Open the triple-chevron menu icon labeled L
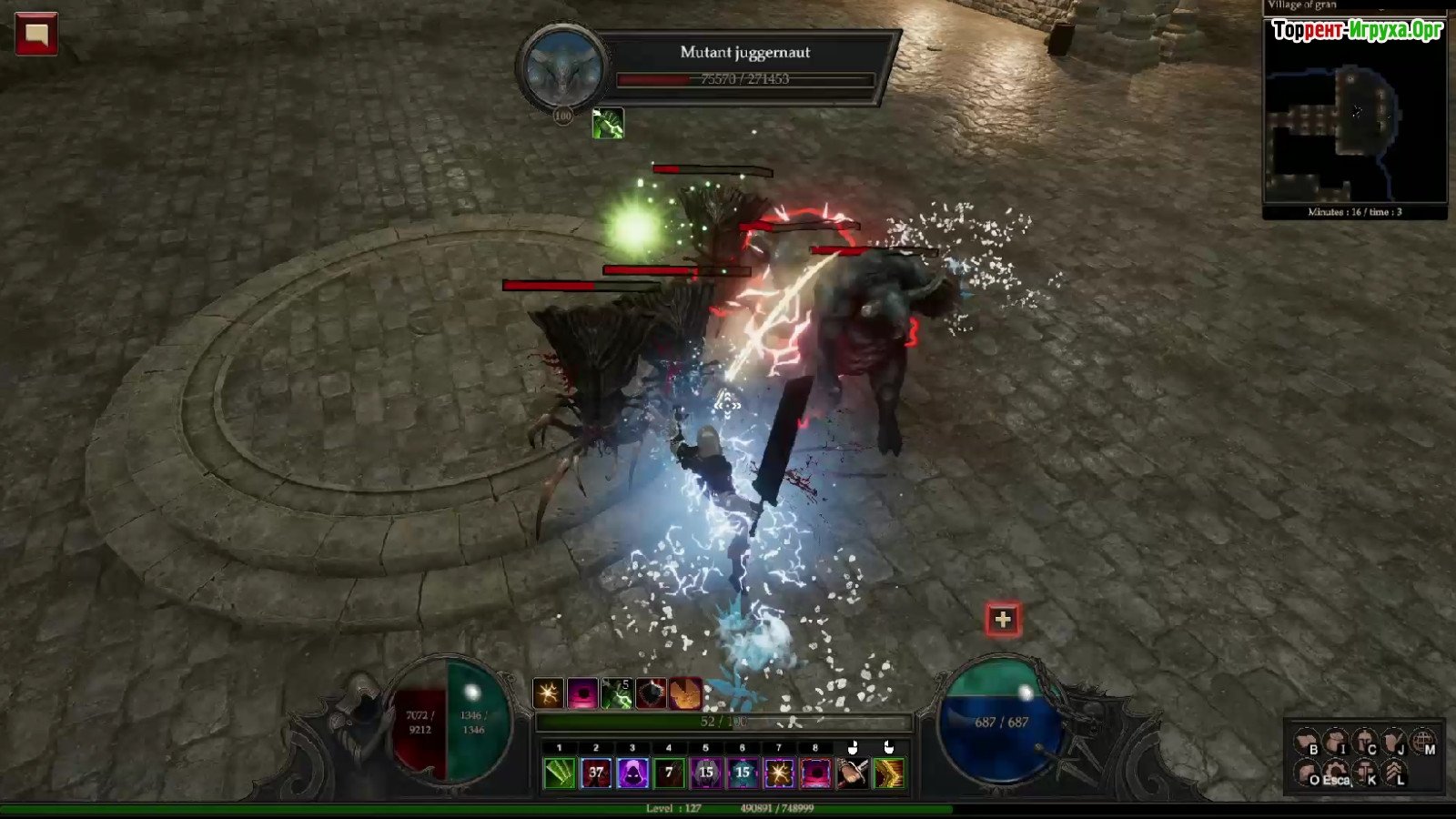The height and width of the screenshot is (819, 1456). (1394, 773)
